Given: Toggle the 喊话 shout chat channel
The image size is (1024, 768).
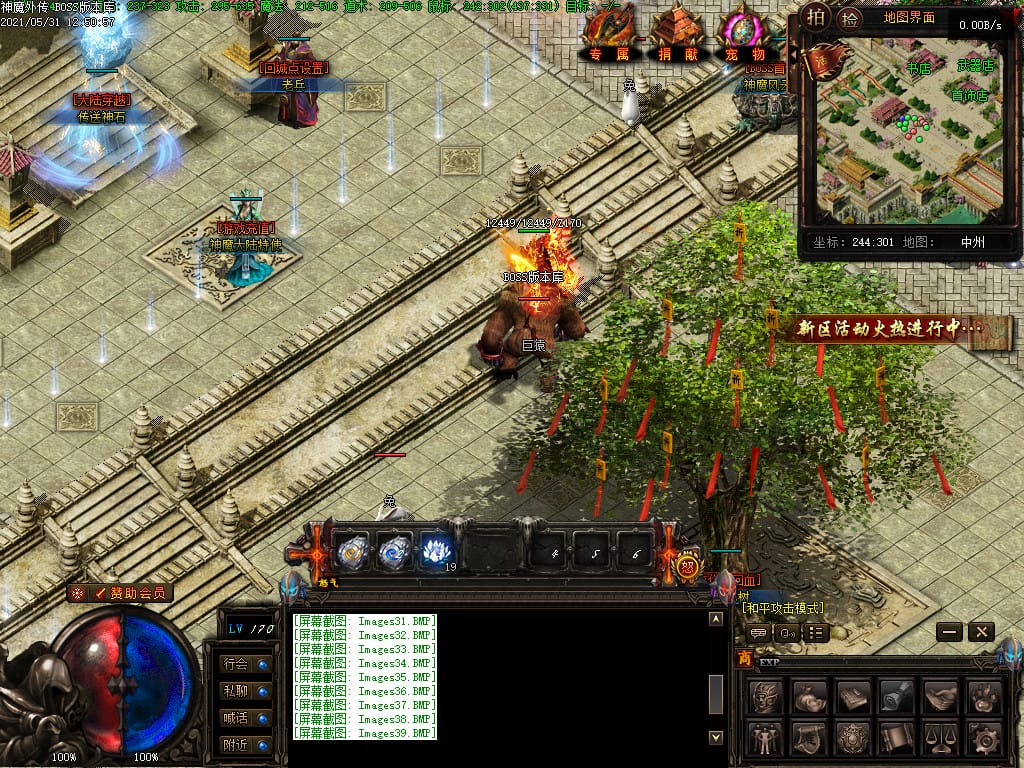Looking at the screenshot, I should (246, 717).
